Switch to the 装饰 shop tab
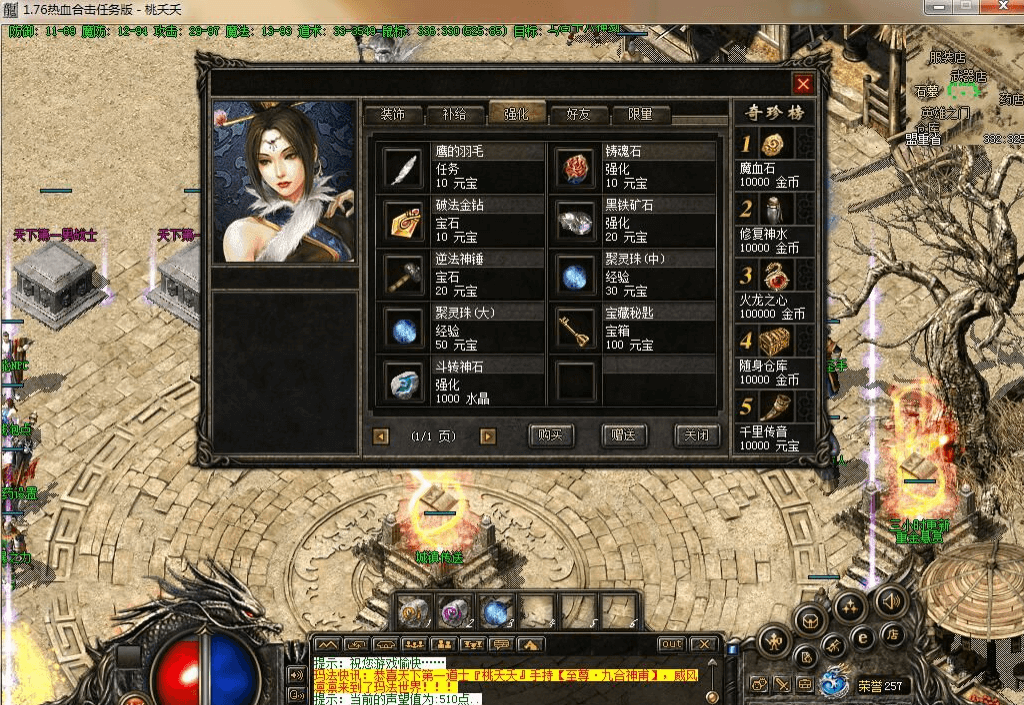This screenshot has width=1024, height=705. (x=392, y=114)
